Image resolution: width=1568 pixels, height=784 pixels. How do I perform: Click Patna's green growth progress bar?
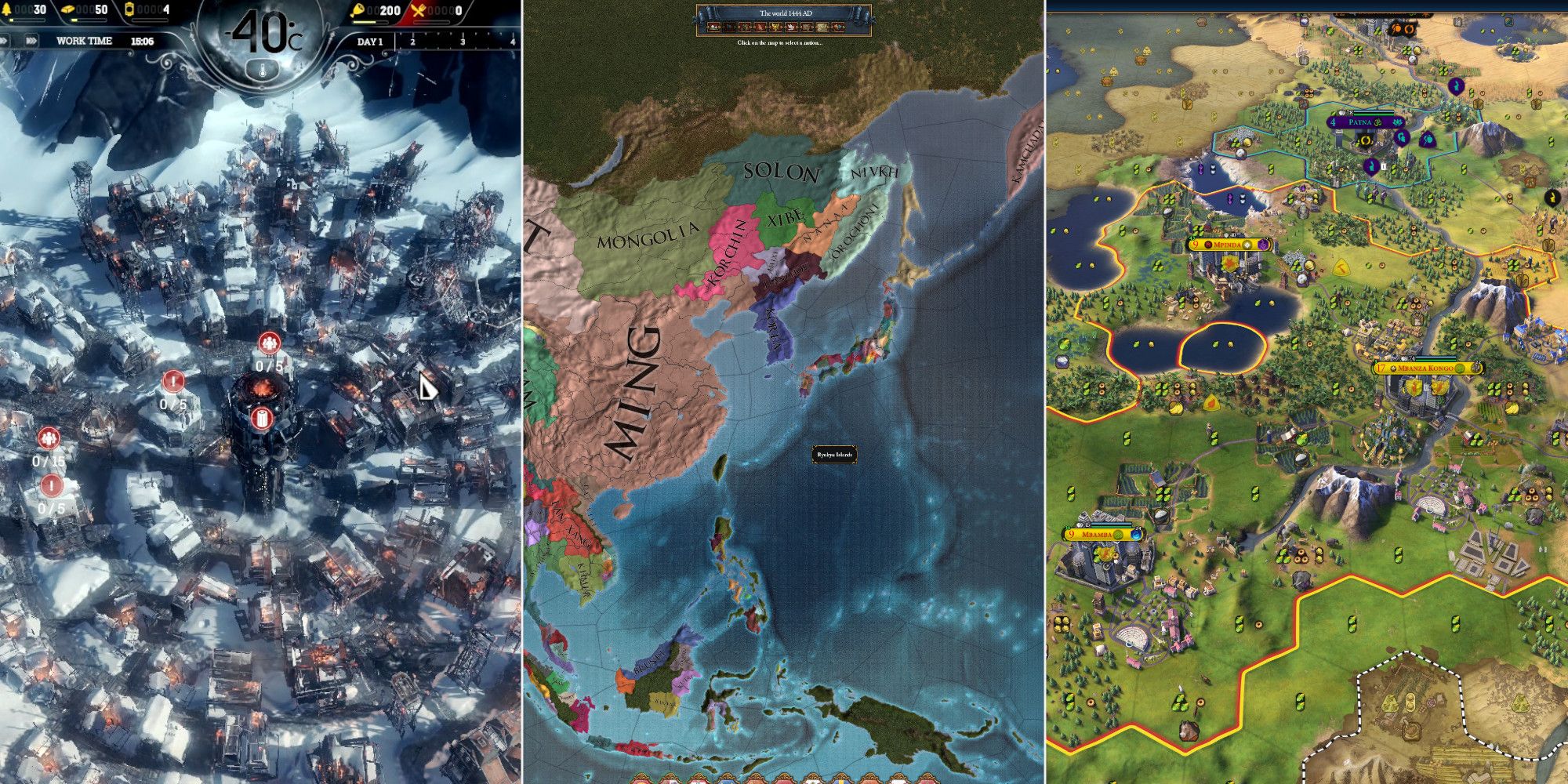tap(1374, 114)
